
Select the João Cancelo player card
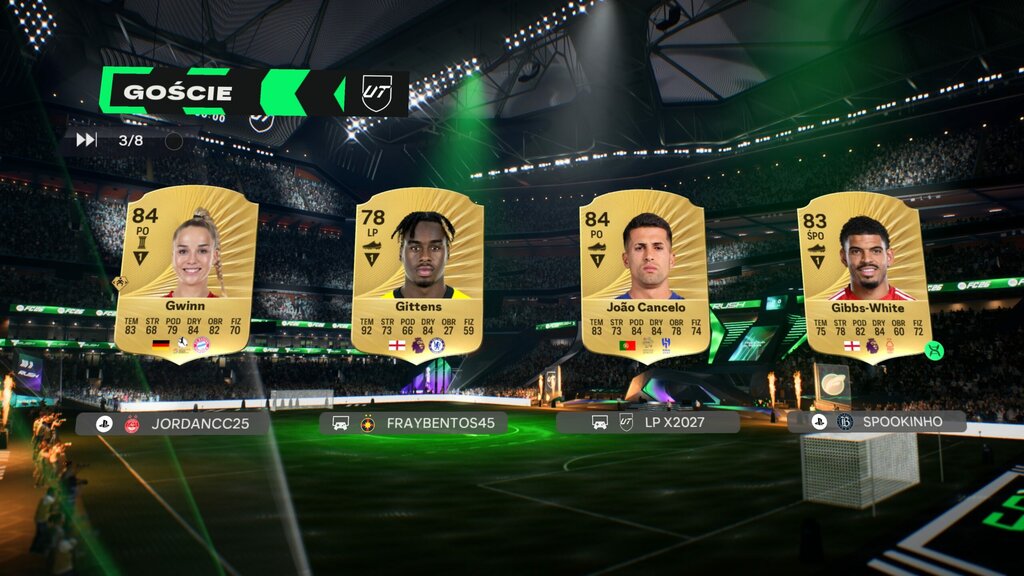click(x=644, y=273)
